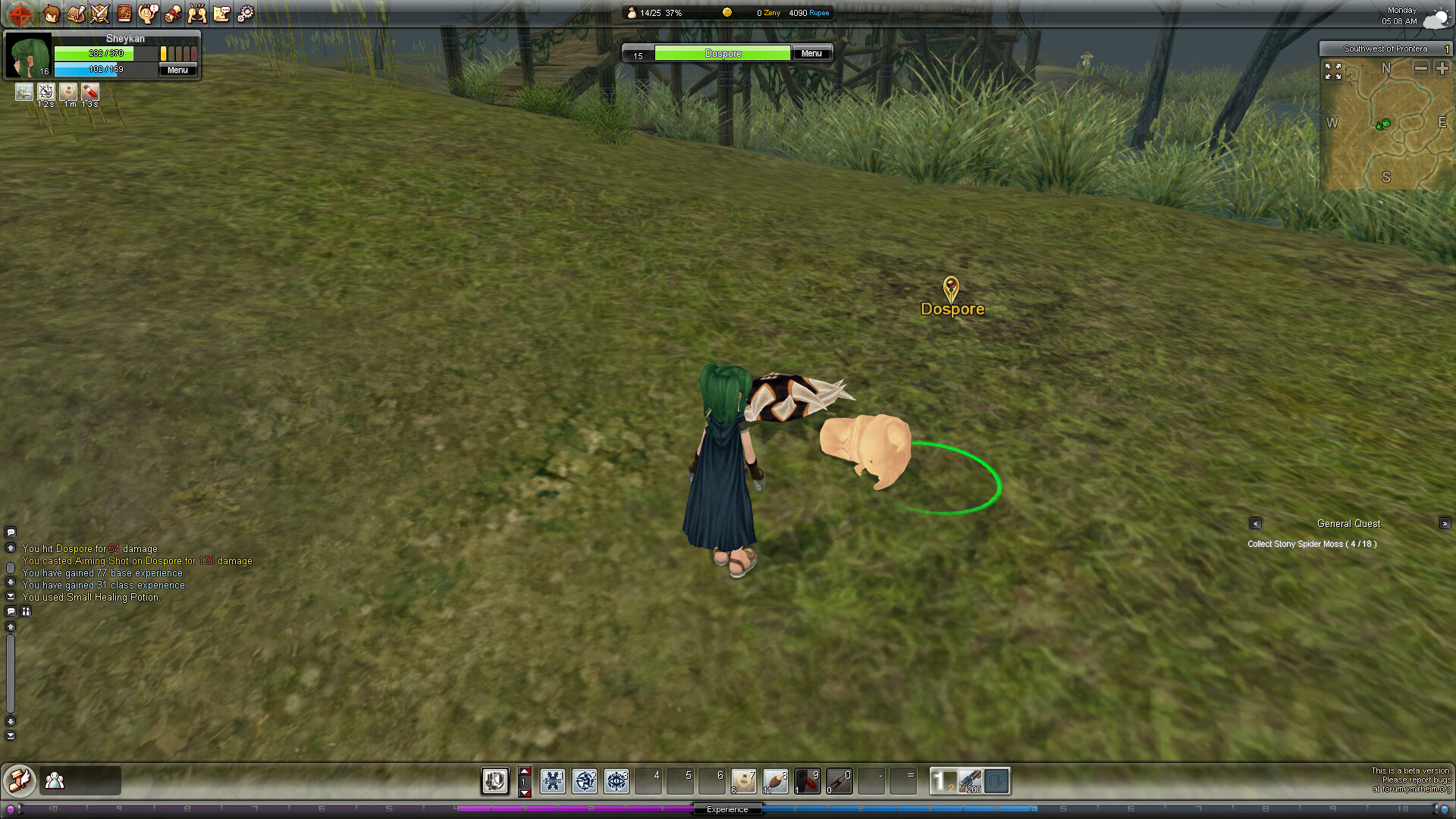Screen dimensions: 1456x819
Task: Use the acorn item in slot 8
Action: click(775, 781)
